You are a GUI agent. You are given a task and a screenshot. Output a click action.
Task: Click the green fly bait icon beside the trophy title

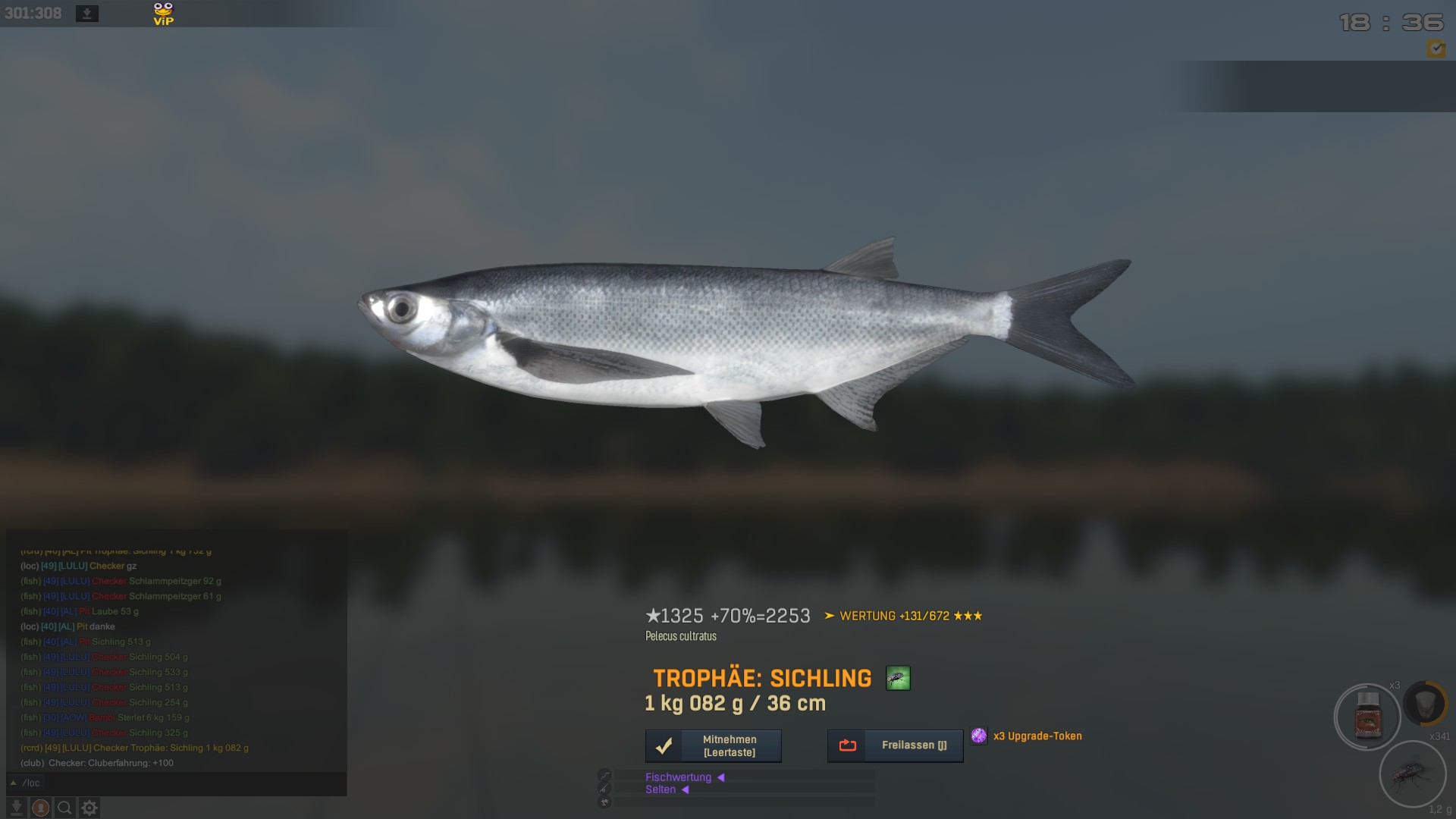pyautogui.click(x=898, y=678)
